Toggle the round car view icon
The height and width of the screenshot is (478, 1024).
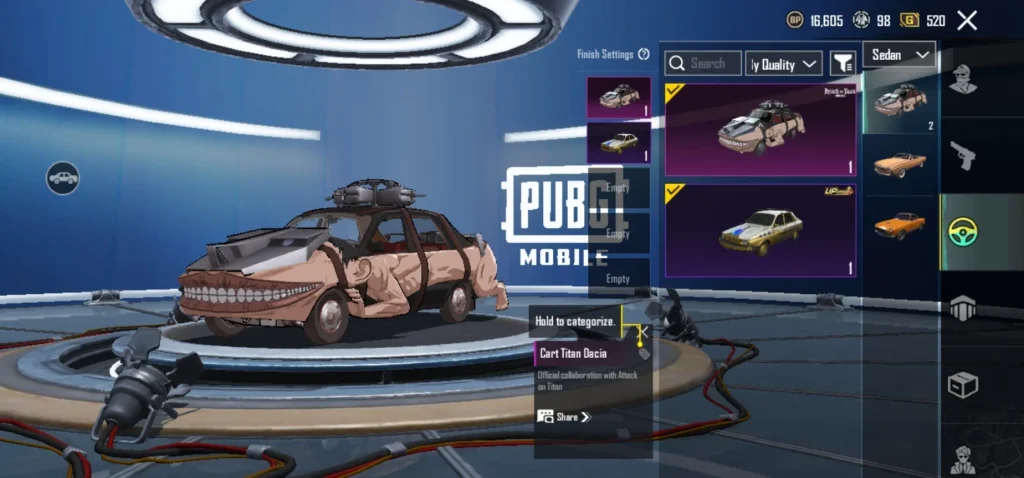pyautogui.click(x=62, y=178)
